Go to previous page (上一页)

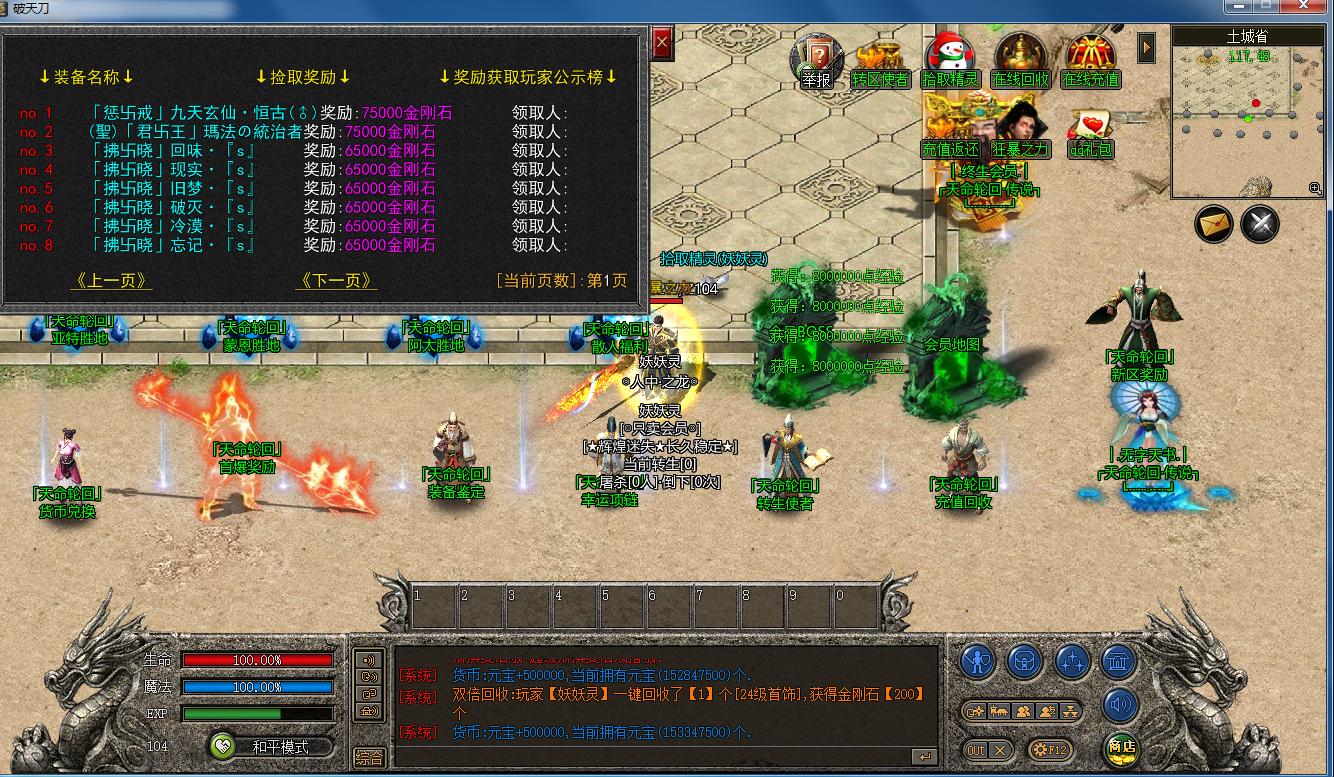coord(112,281)
